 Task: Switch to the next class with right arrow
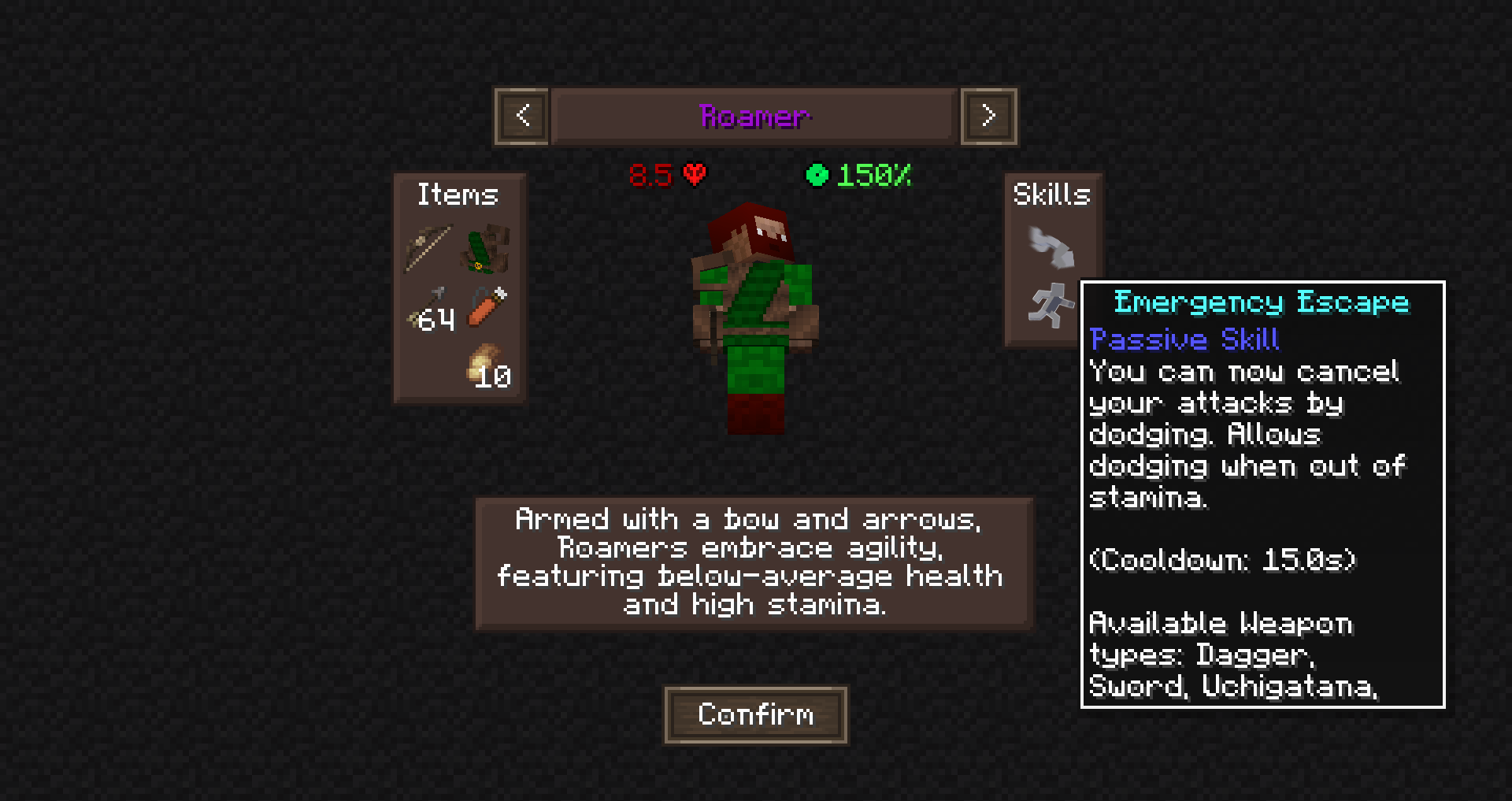click(988, 117)
